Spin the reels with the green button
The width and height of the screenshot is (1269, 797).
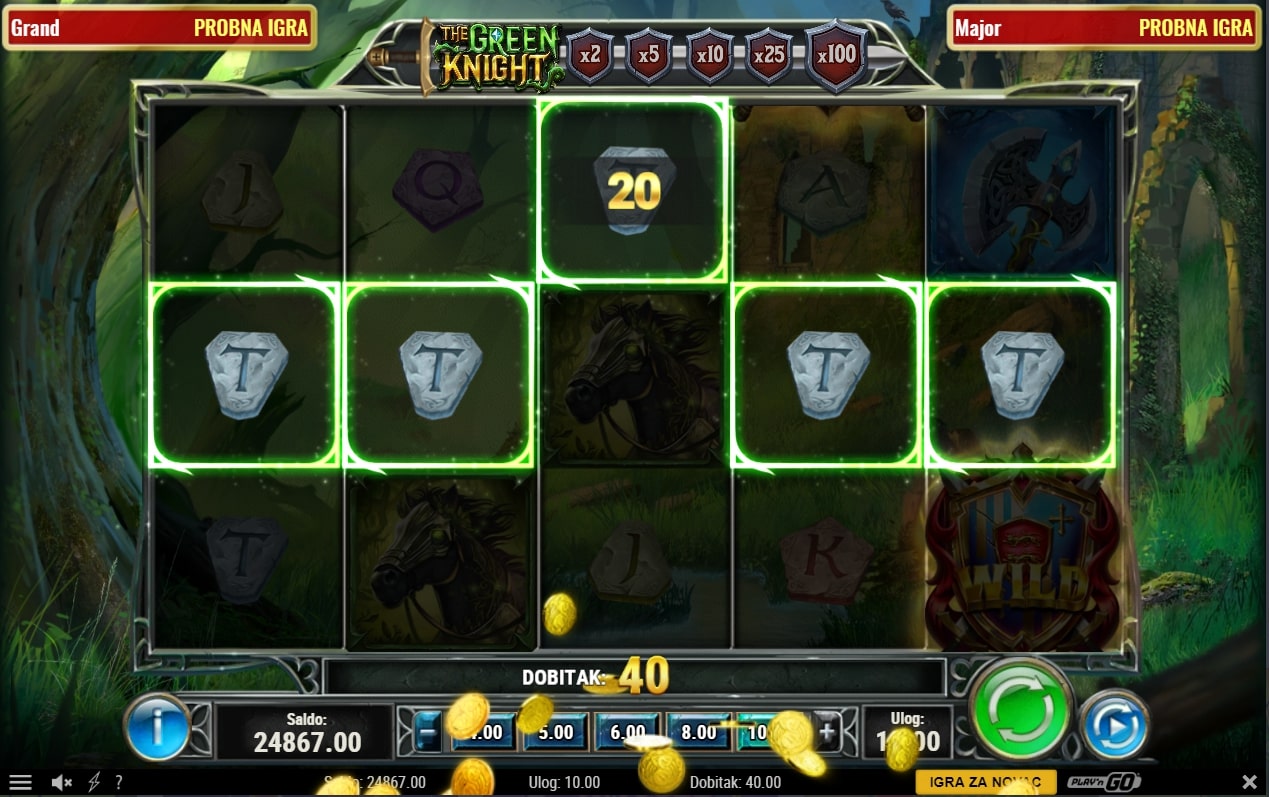(x=1020, y=709)
